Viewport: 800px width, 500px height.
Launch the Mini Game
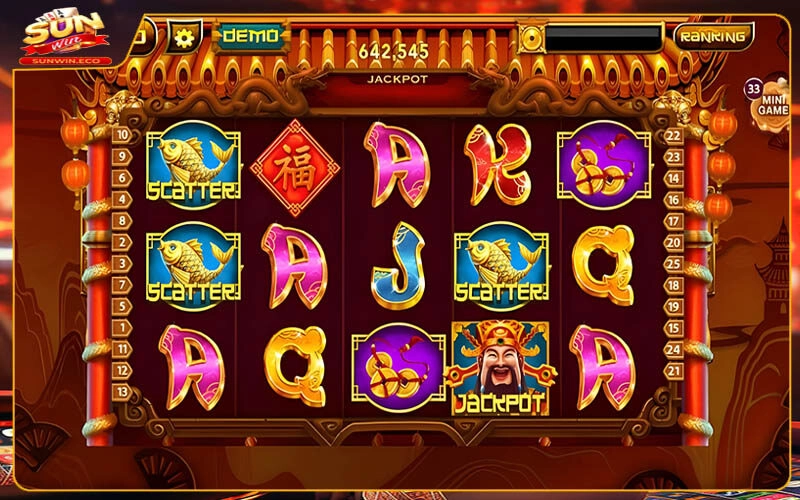(x=770, y=101)
